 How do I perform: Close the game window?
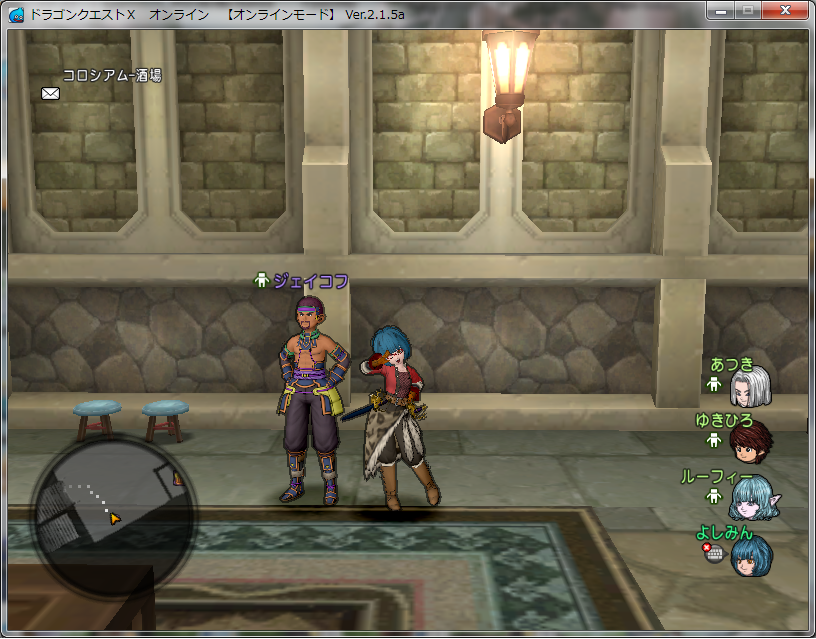click(x=786, y=11)
